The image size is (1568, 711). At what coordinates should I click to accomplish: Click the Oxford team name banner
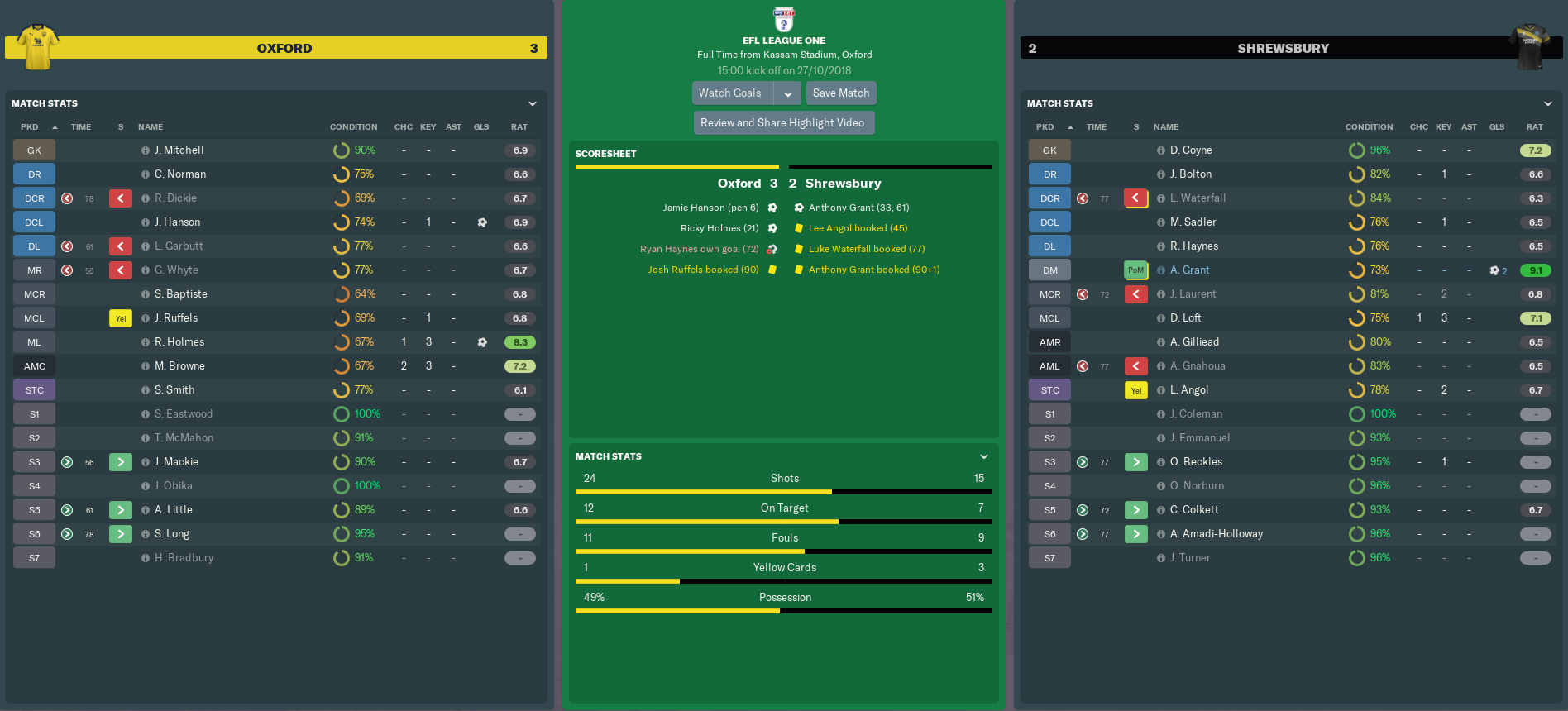(284, 49)
